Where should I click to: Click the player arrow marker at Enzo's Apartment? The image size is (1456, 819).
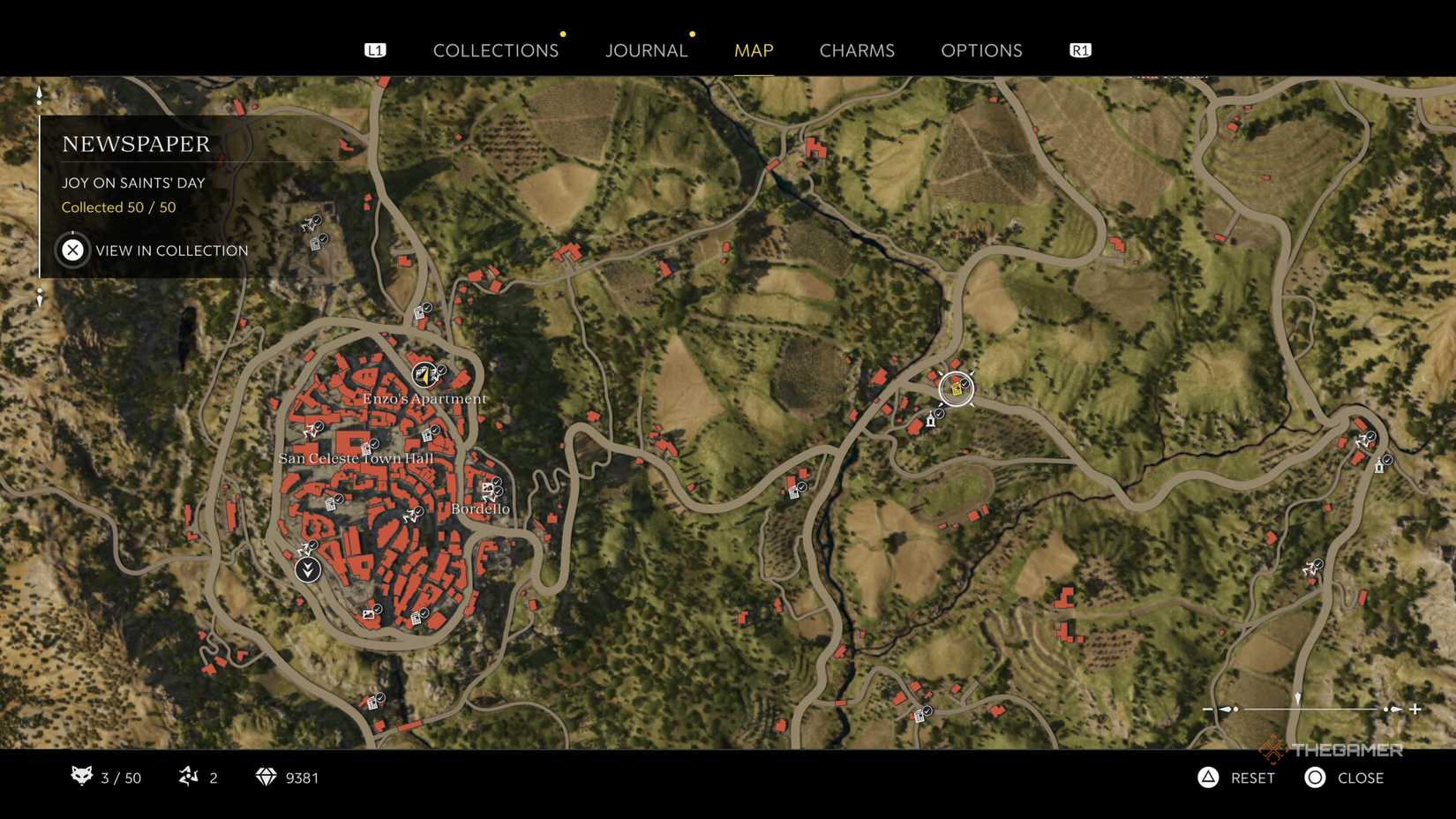pos(424,376)
